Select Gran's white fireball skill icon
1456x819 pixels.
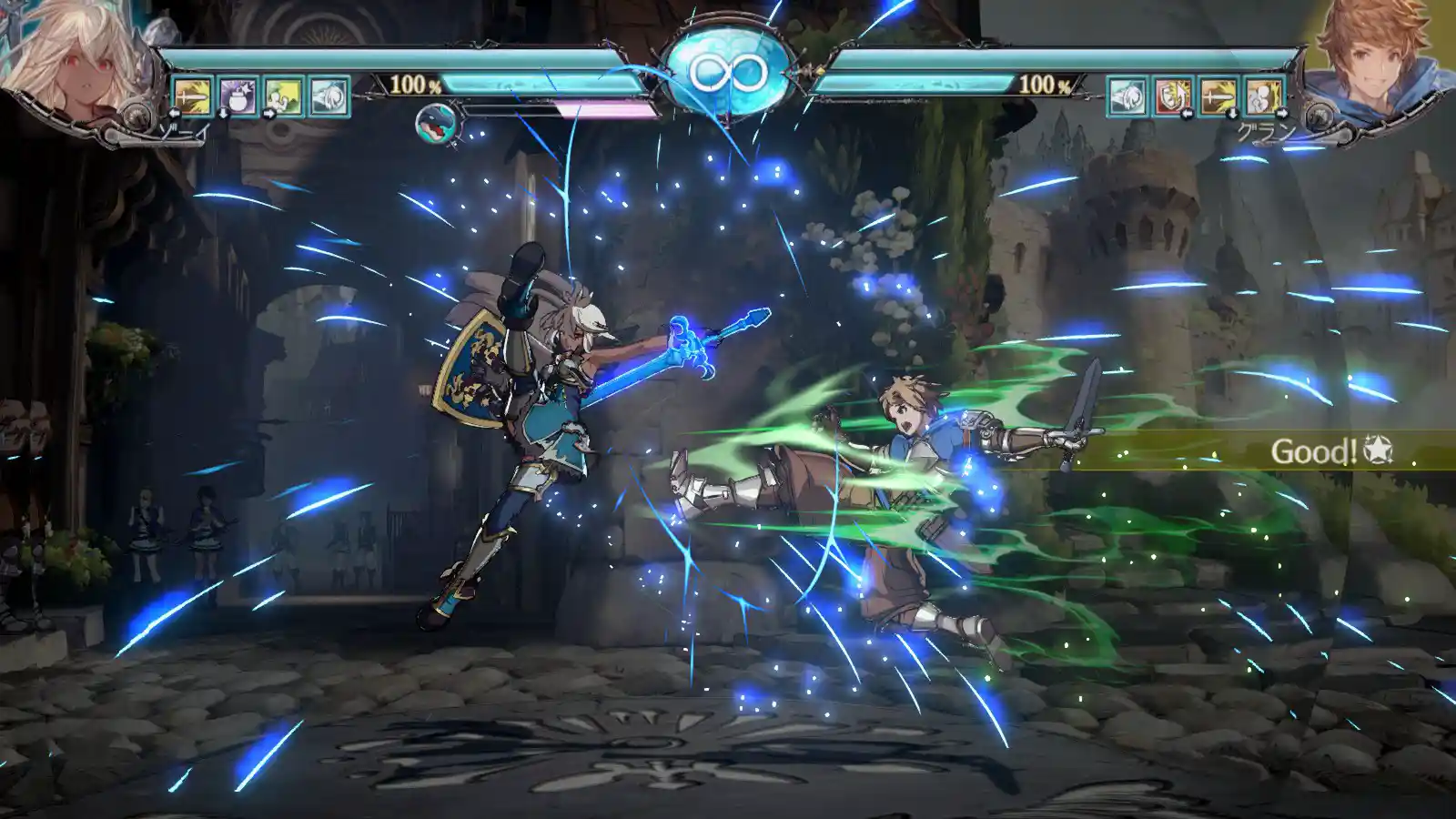click(1127, 96)
